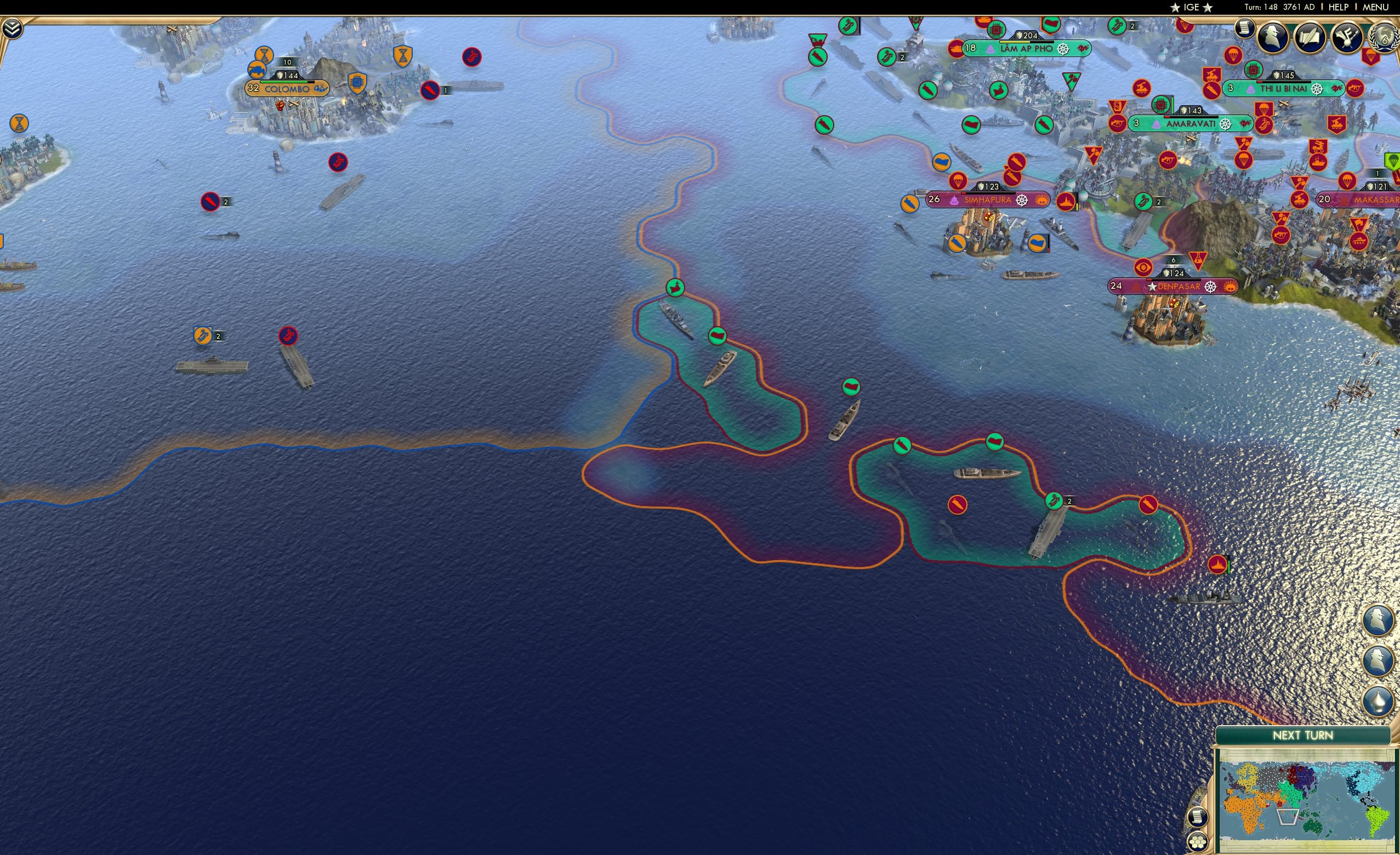The height and width of the screenshot is (855, 1400).
Task: Click the trade wheel icon on Amaravati banner
Action: (1226, 125)
